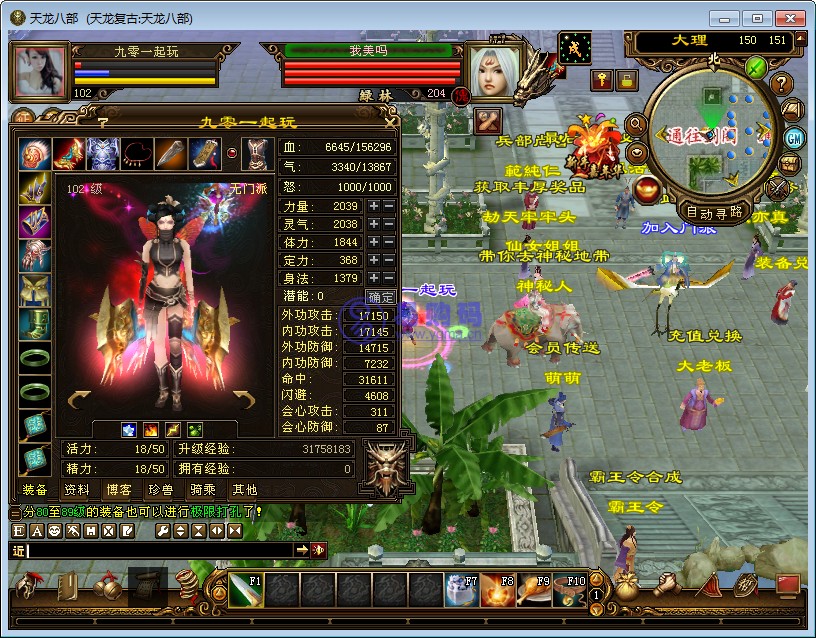Click the 自动寻路 auto-pathfinding button
This screenshot has width=816, height=638.
click(714, 212)
